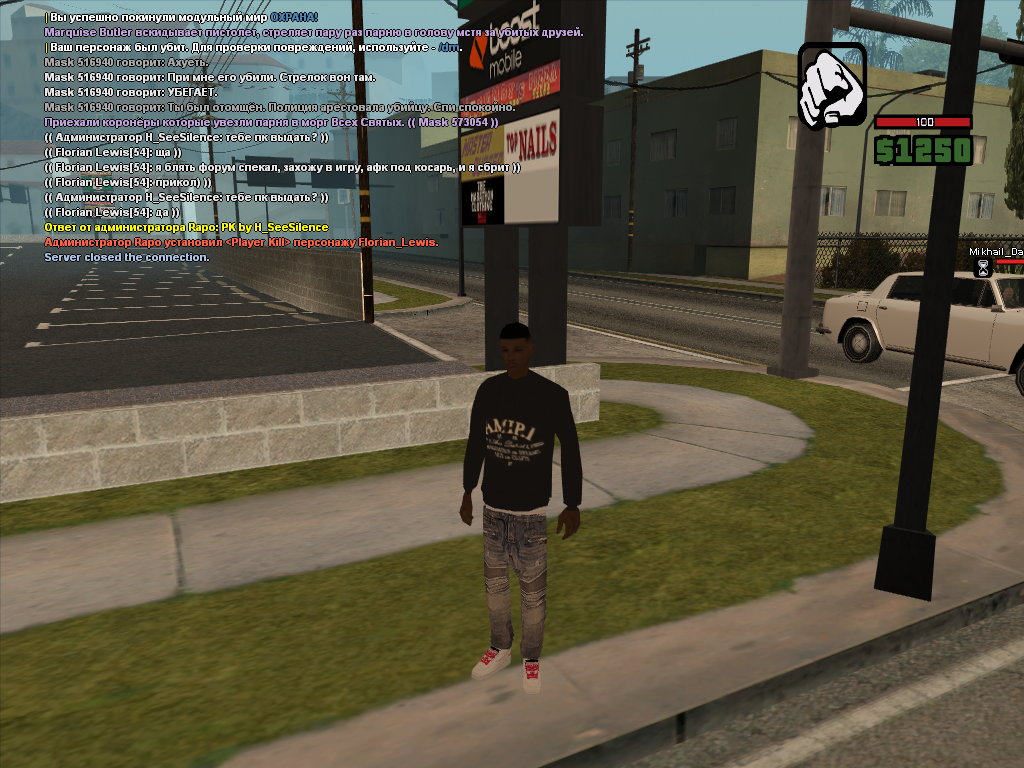Image resolution: width=1024 pixels, height=768 pixels.
Task: Select the "Server closed the connection." chat line
Action: (x=127, y=257)
